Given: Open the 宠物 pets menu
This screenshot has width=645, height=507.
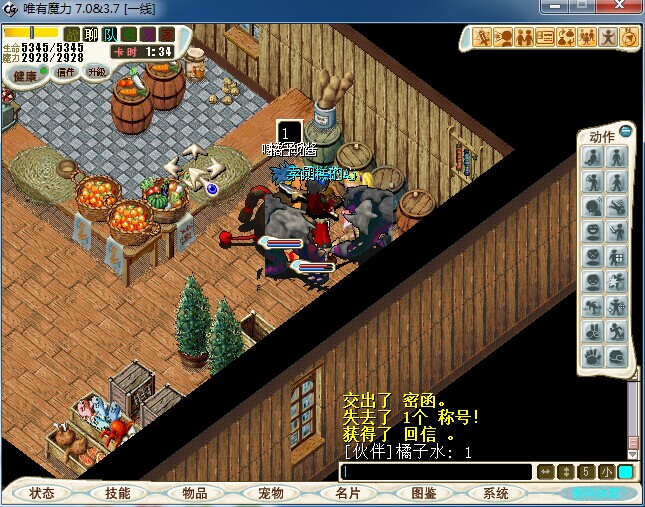Looking at the screenshot, I should click(x=270, y=493).
